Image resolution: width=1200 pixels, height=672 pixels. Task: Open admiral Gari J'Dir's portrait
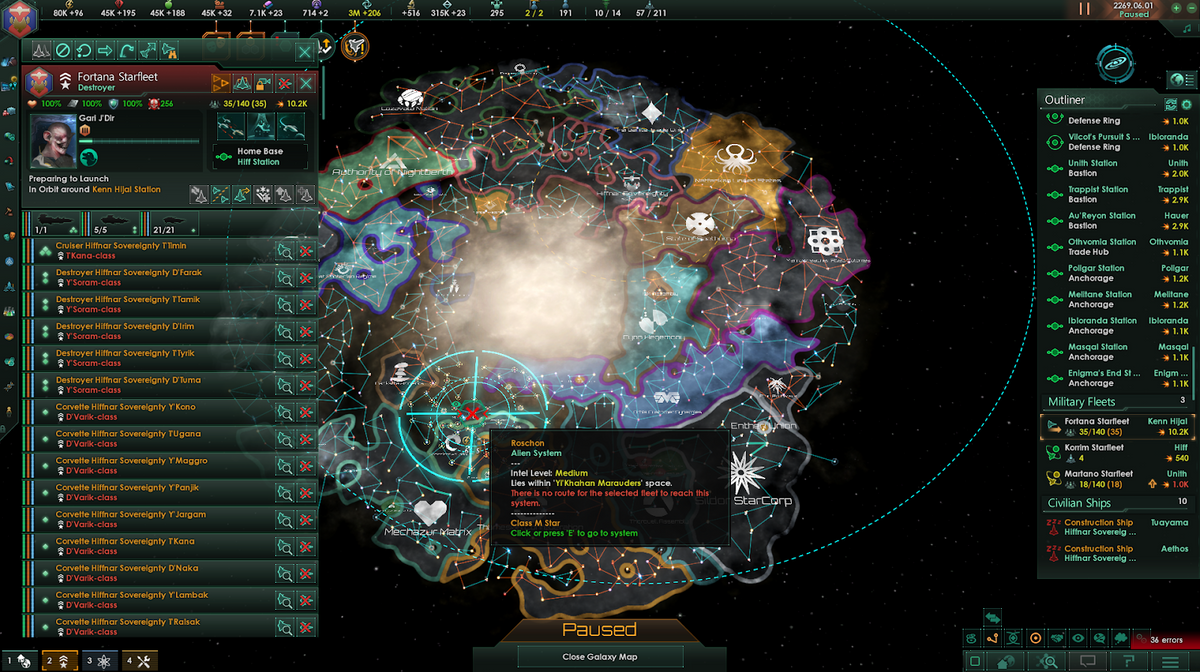pos(52,141)
